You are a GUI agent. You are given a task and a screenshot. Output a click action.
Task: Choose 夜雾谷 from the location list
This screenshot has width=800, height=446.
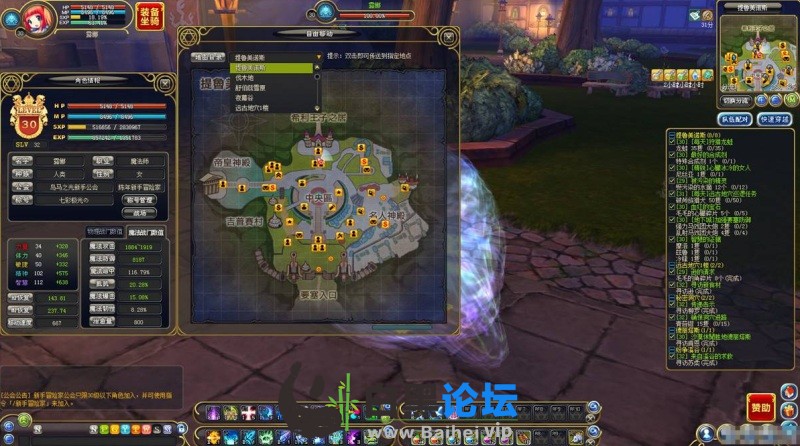(x=245, y=97)
